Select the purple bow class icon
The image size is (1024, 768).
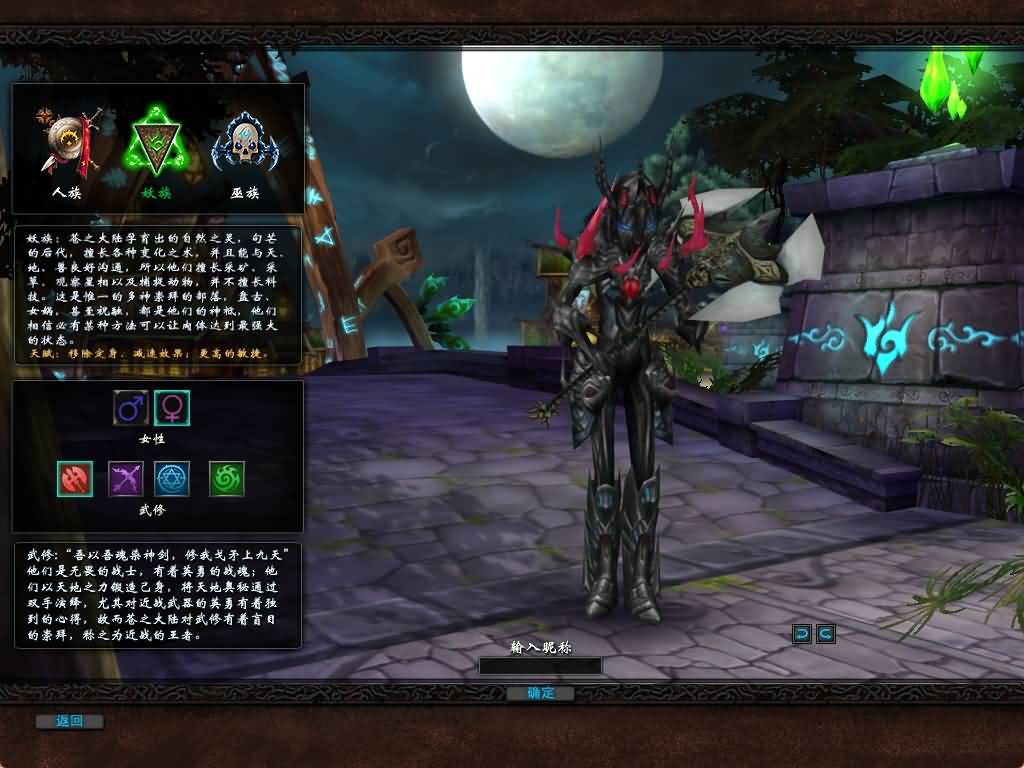point(126,479)
